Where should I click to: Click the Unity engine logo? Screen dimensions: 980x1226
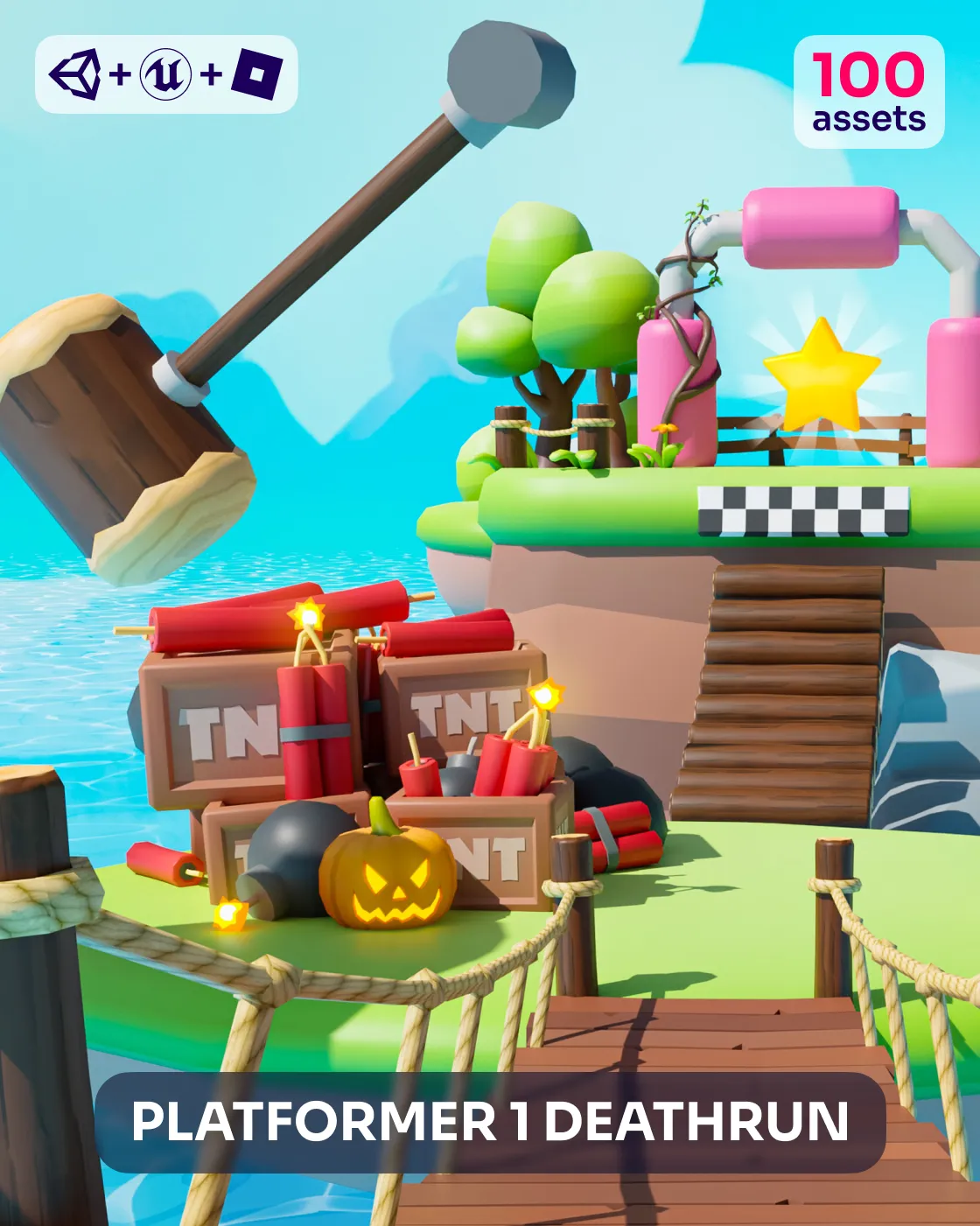pos(76,74)
